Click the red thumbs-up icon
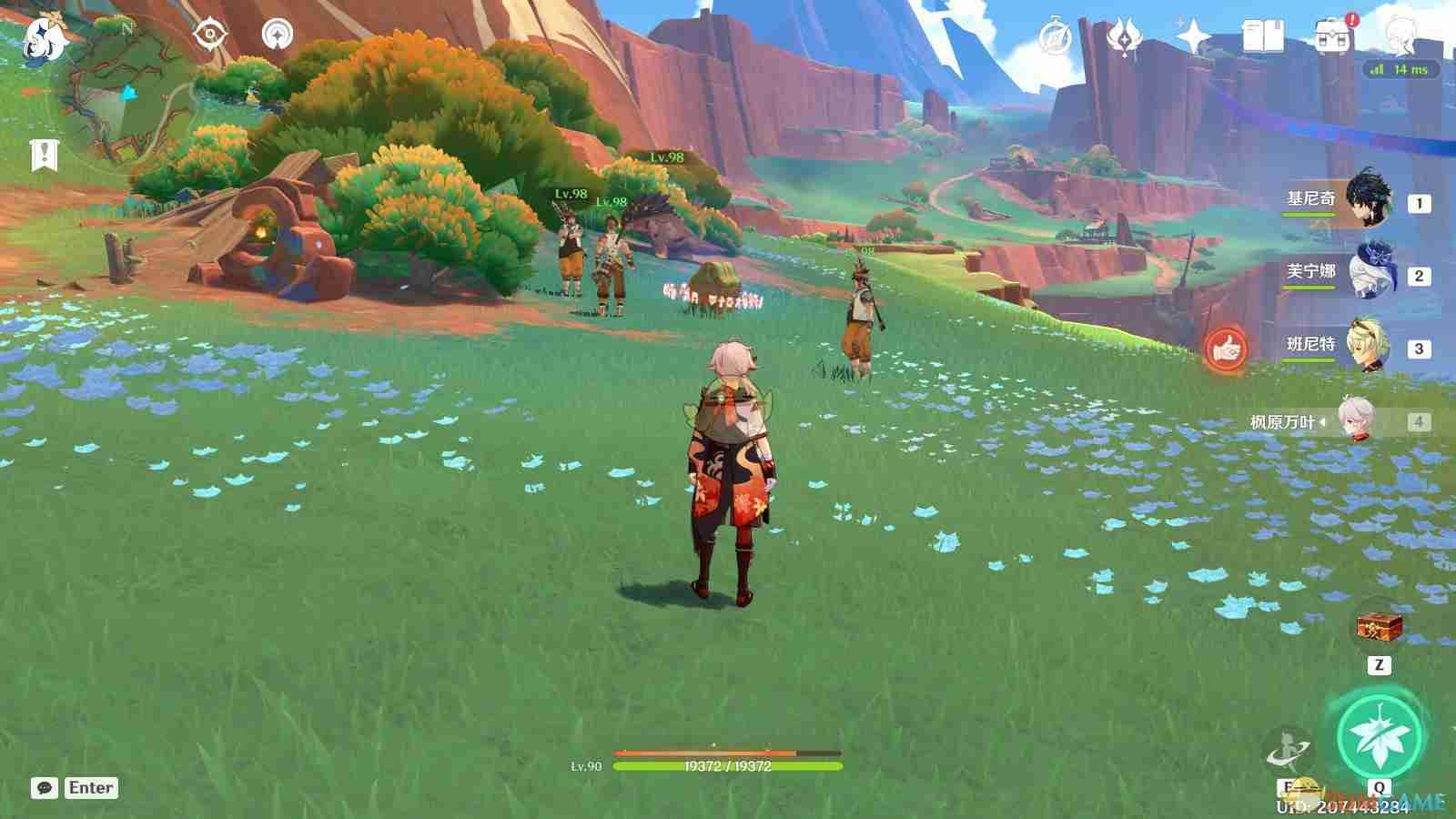This screenshot has width=1456, height=819. pos(1226,349)
